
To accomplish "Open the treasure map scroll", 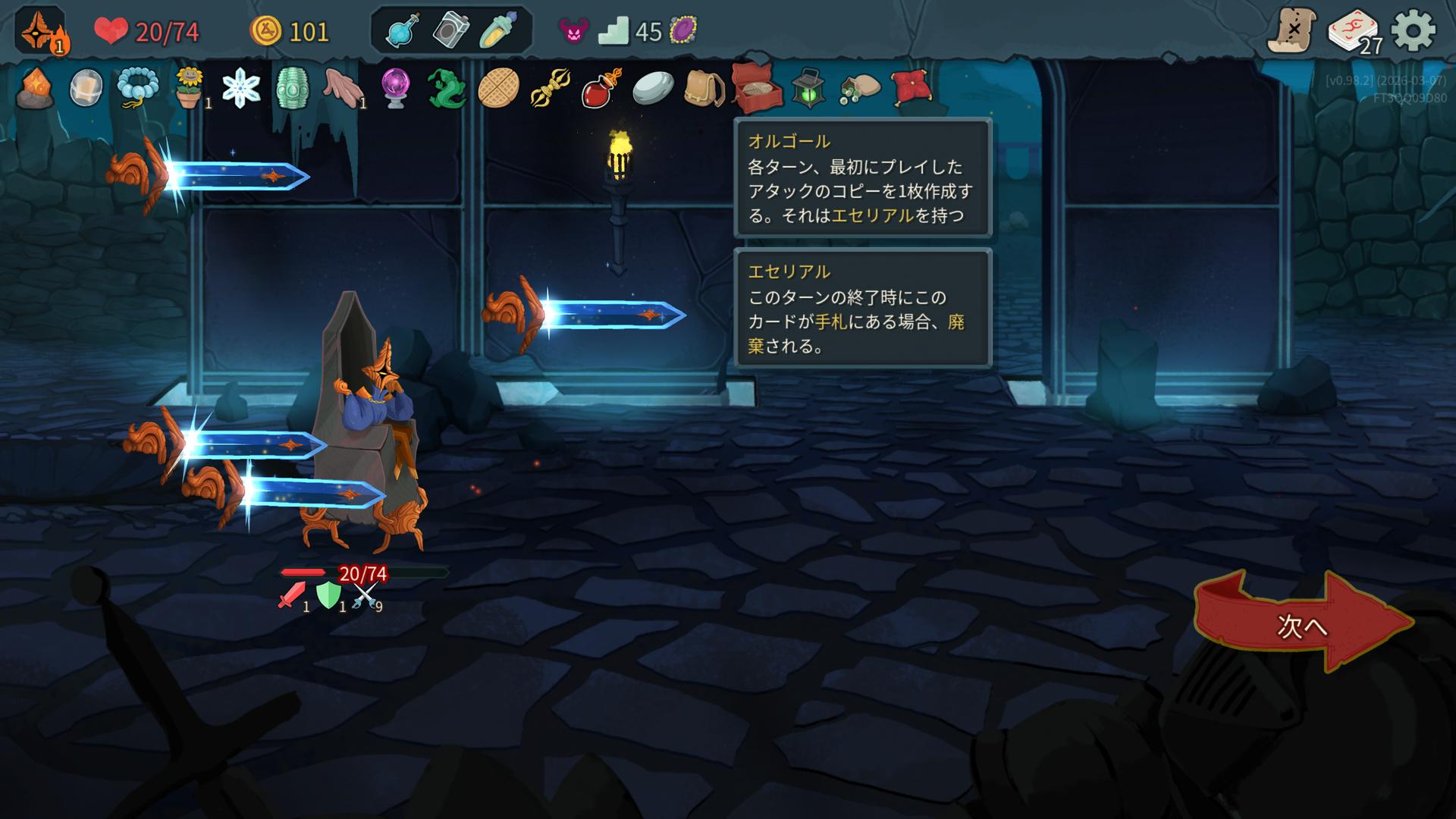I will point(1292,31).
